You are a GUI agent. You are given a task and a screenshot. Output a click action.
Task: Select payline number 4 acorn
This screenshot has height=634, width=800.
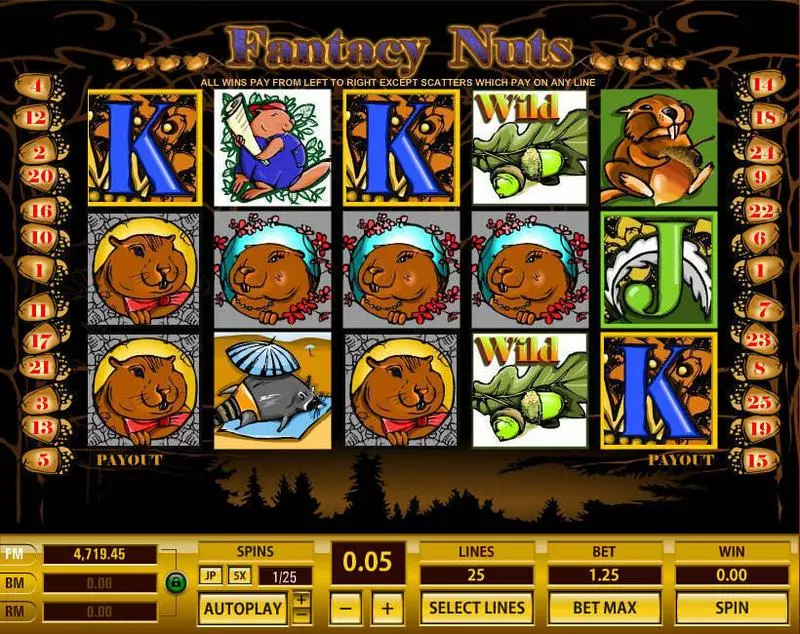coord(38,86)
